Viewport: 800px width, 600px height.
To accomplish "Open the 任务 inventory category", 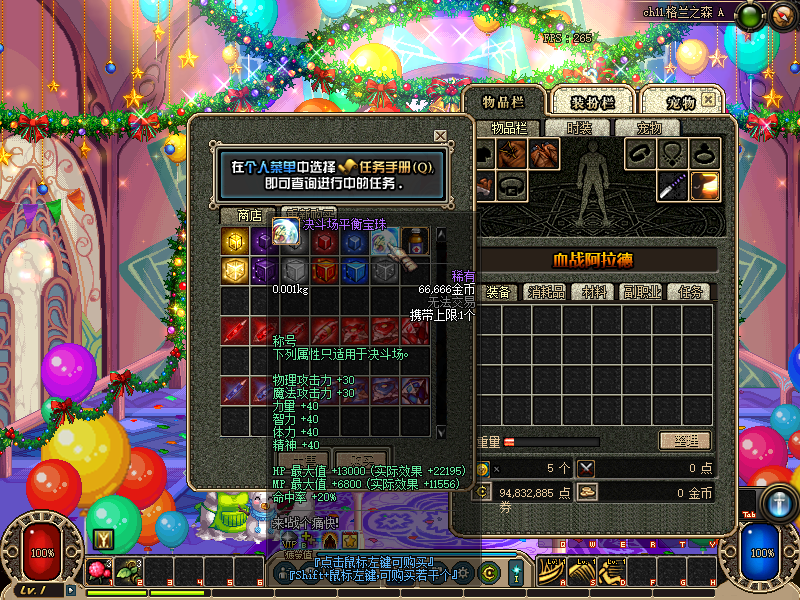I will coord(690,292).
